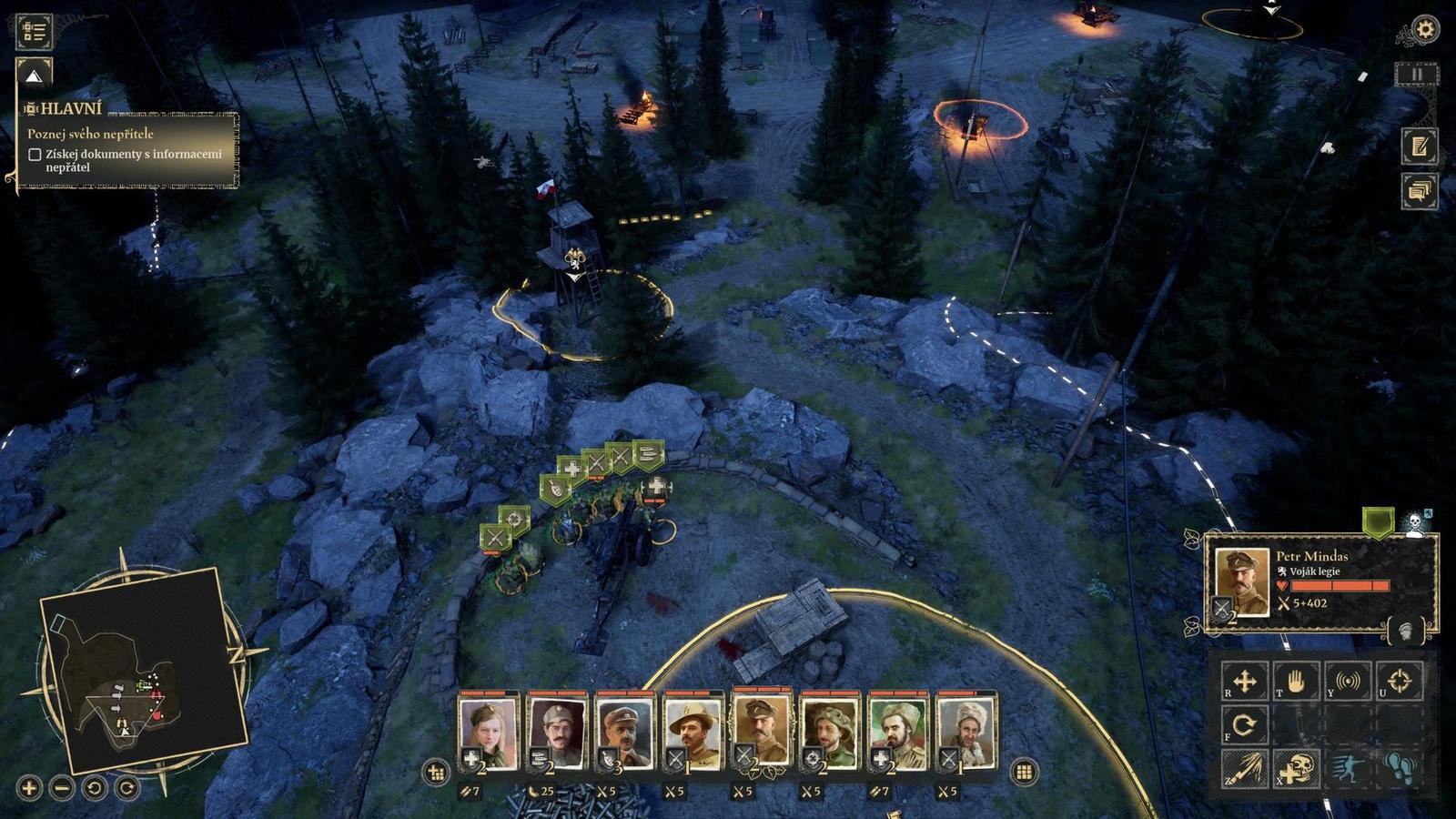
Task: Activate the crosshair target command
Action: click(1400, 681)
